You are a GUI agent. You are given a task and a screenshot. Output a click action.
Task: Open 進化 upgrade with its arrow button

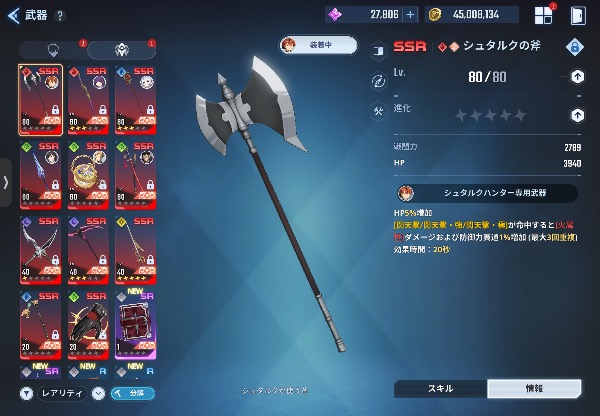click(x=577, y=114)
